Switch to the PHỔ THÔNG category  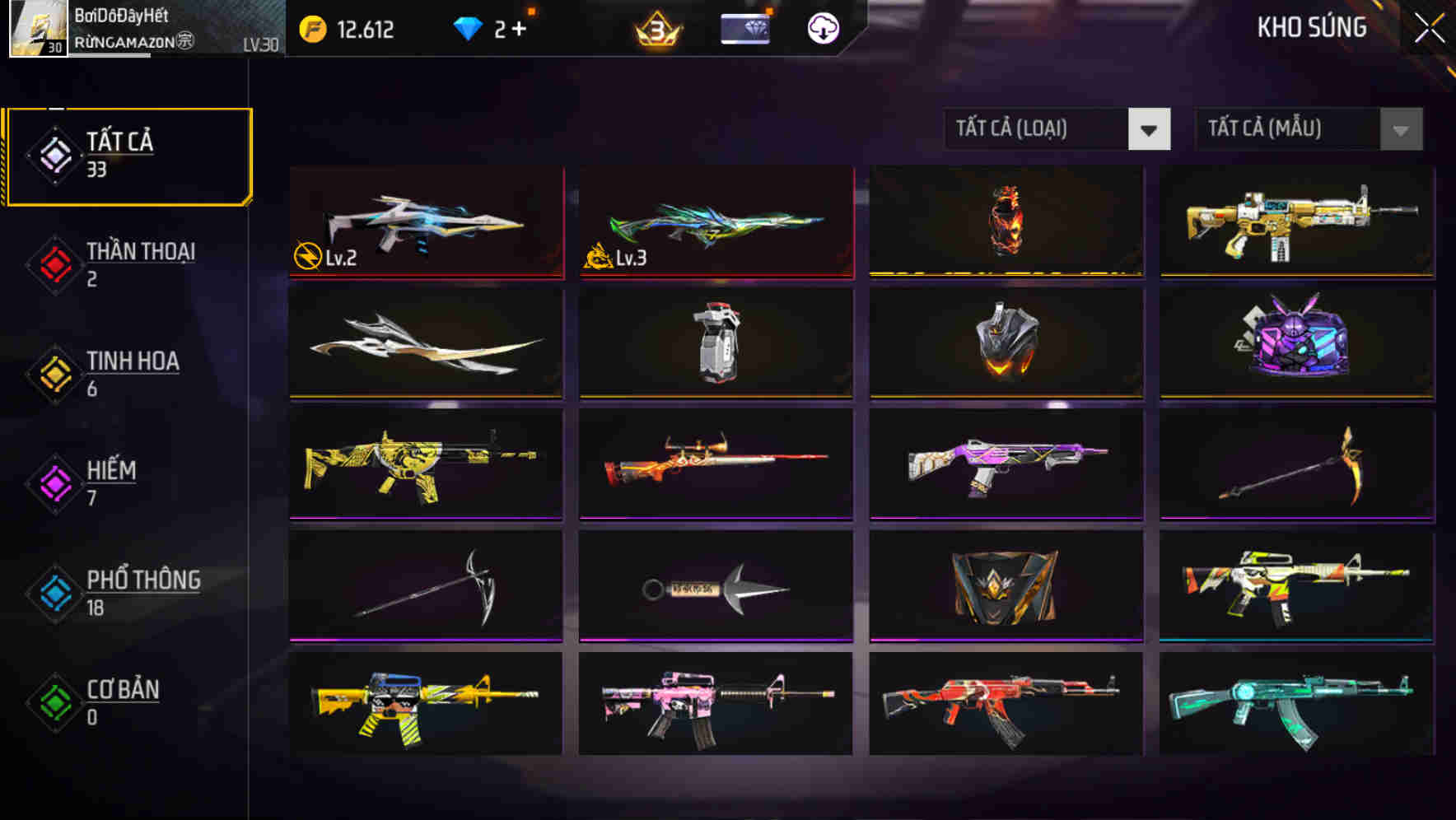(54, 594)
